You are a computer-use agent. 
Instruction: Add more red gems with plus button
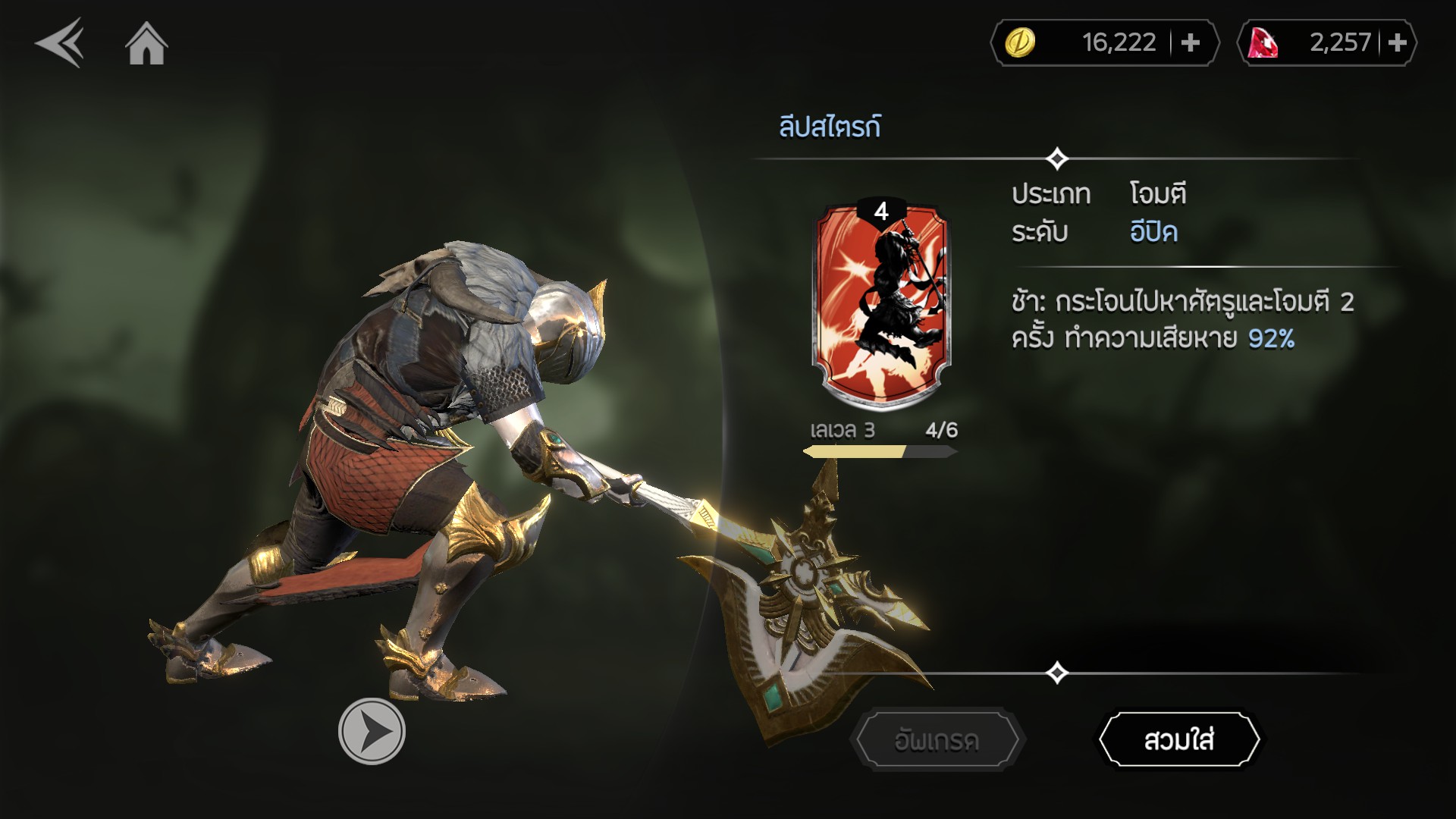click(1397, 43)
